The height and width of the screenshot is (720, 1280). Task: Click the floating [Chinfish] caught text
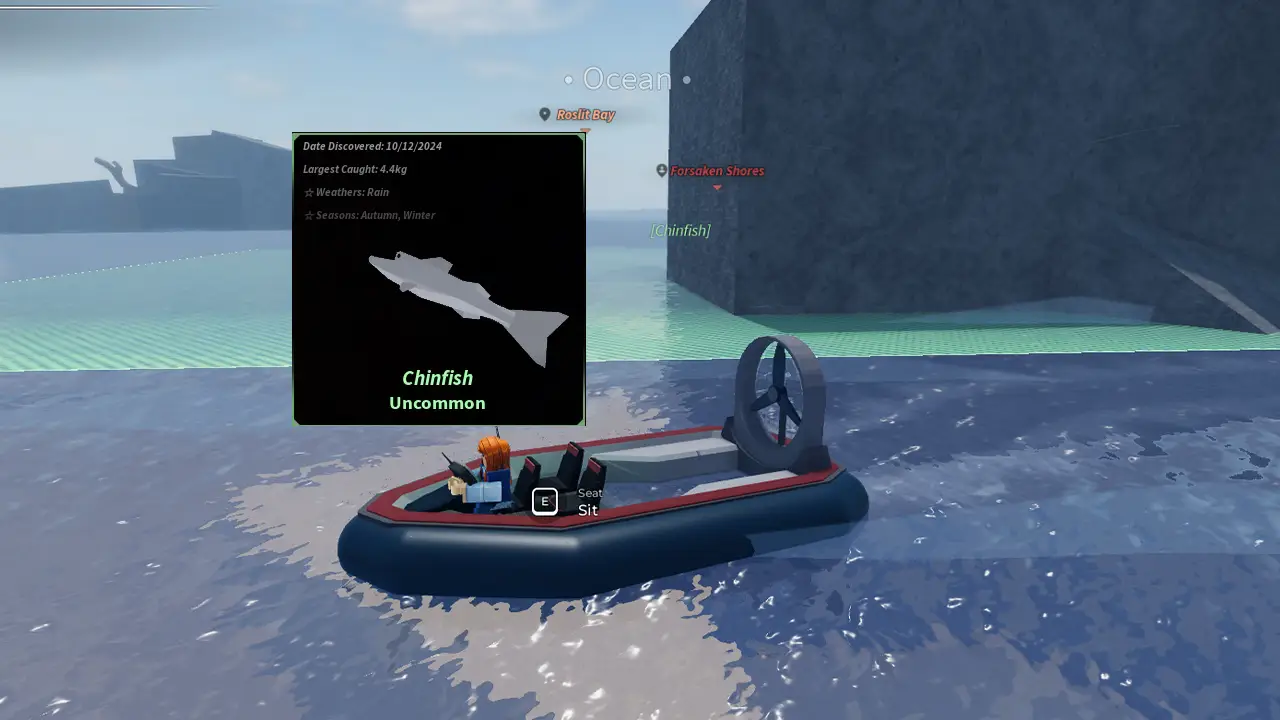pyautogui.click(x=681, y=230)
